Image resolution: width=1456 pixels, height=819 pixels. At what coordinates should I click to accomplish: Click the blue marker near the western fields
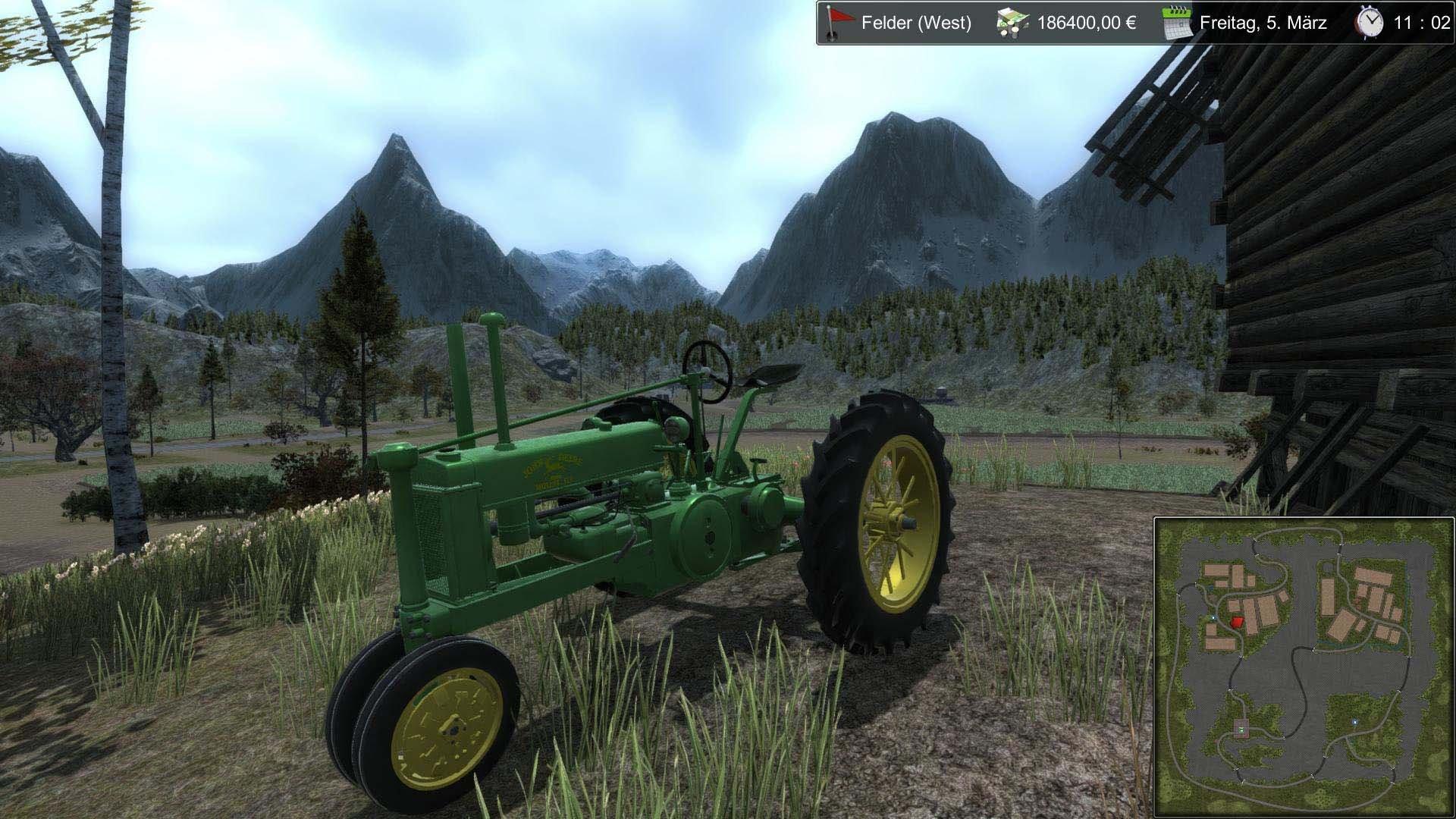coord(1213,618)
